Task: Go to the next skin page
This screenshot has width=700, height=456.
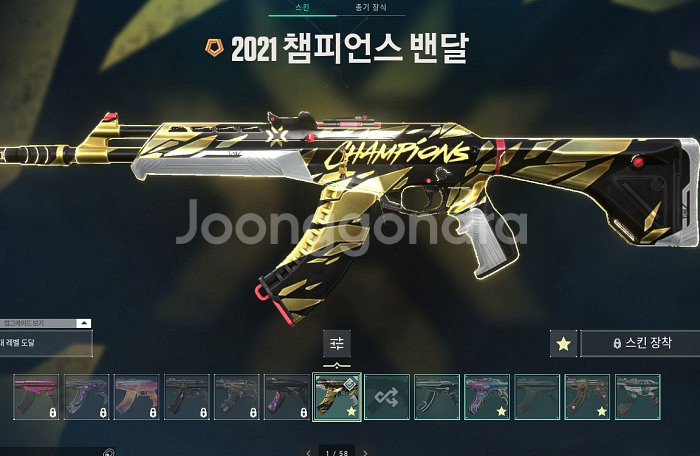Action: [365, 452]
